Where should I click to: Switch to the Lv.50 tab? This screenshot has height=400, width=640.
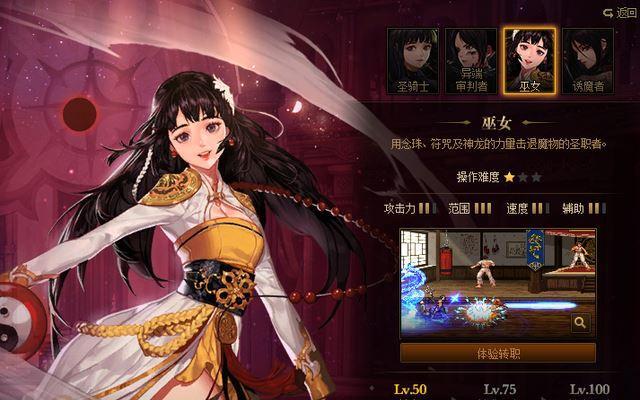(408, 389)
